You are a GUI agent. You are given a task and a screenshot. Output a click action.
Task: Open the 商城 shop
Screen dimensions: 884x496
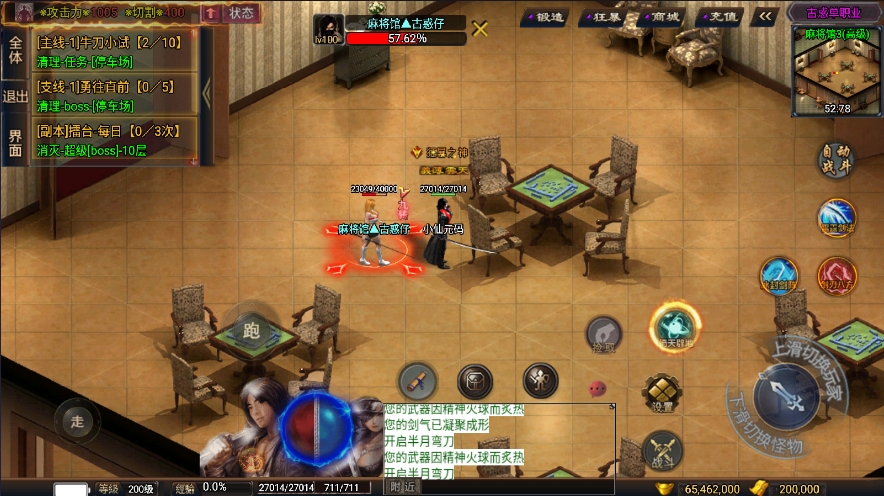tap(663, 16)
